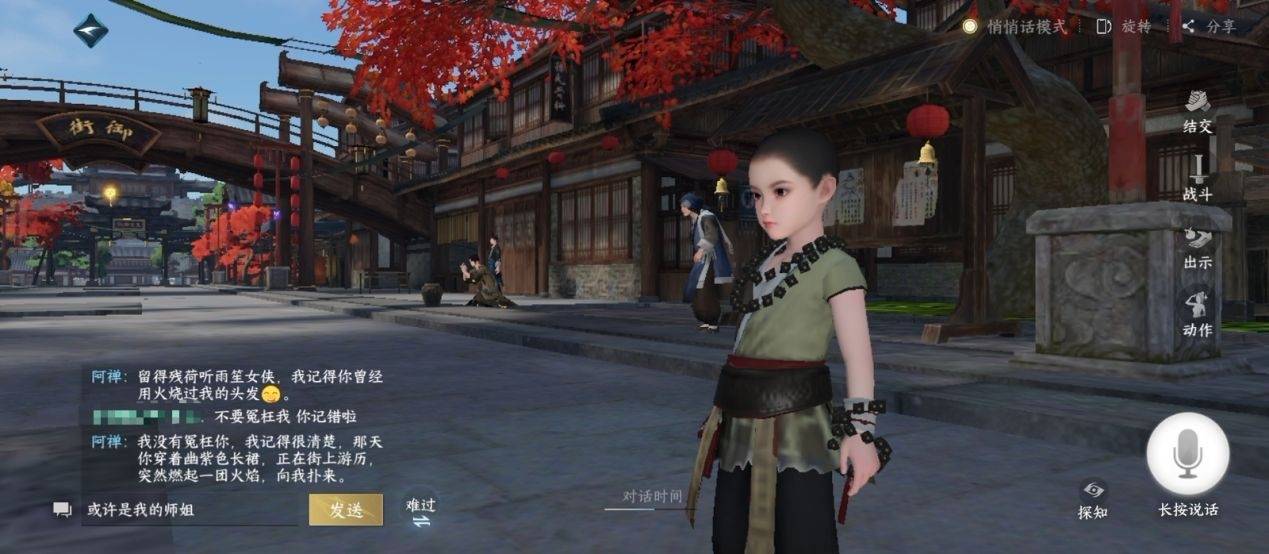This screenshot has width=1269, height=554.
Task: Start 战斗 combat with the NPC
Action: coord(1197,176)
